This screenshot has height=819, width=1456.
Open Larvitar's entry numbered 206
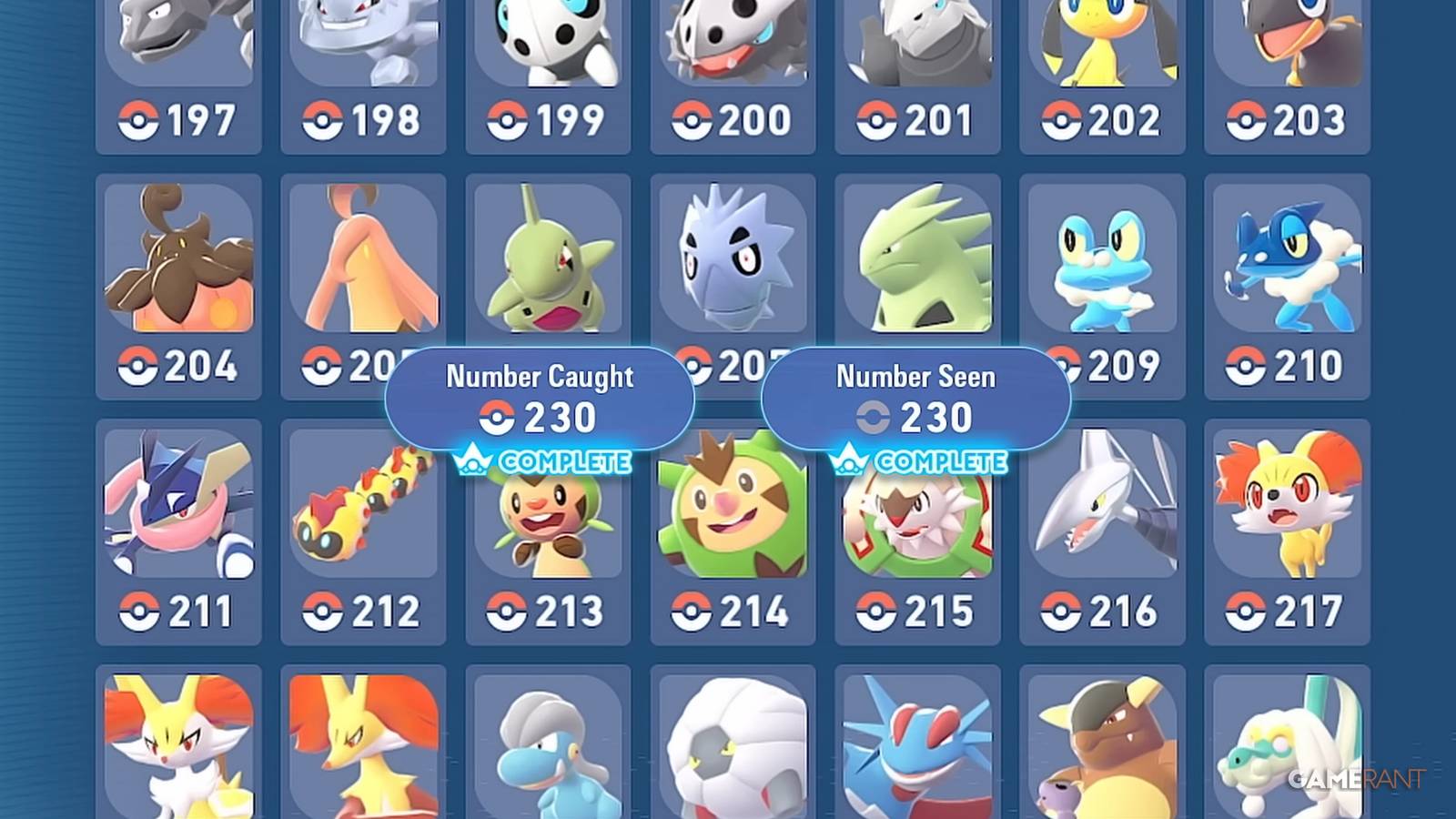click(x=549, y=264)
